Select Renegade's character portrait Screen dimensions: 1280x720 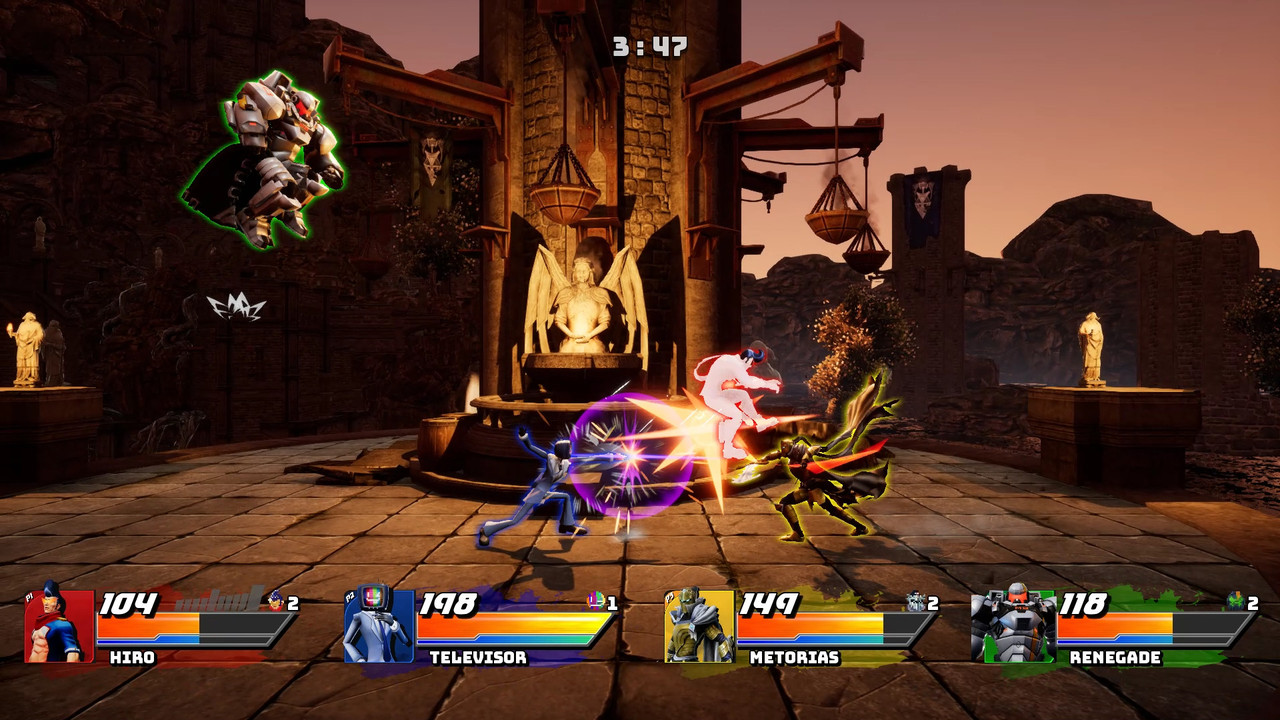[x=1013, y=626]
